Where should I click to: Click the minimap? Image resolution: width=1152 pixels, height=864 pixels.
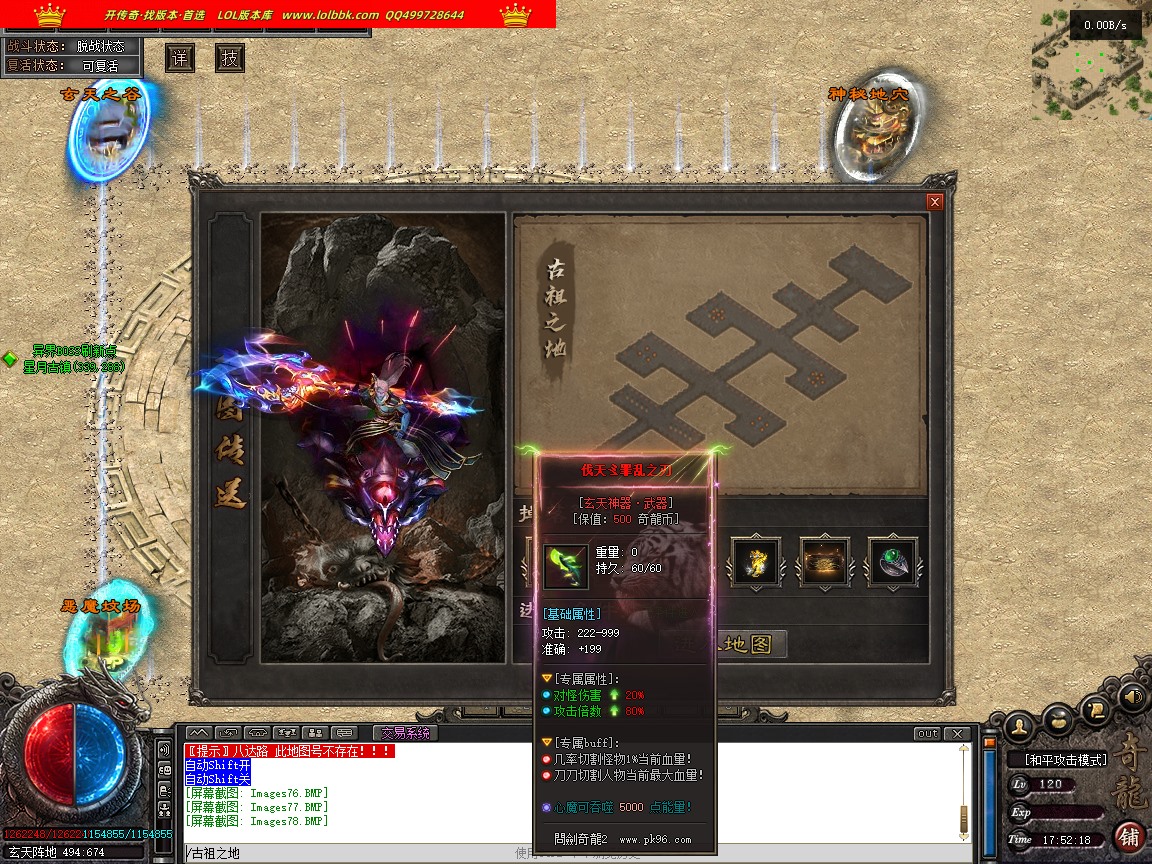pyautogui.click(x=1092, y=60)
